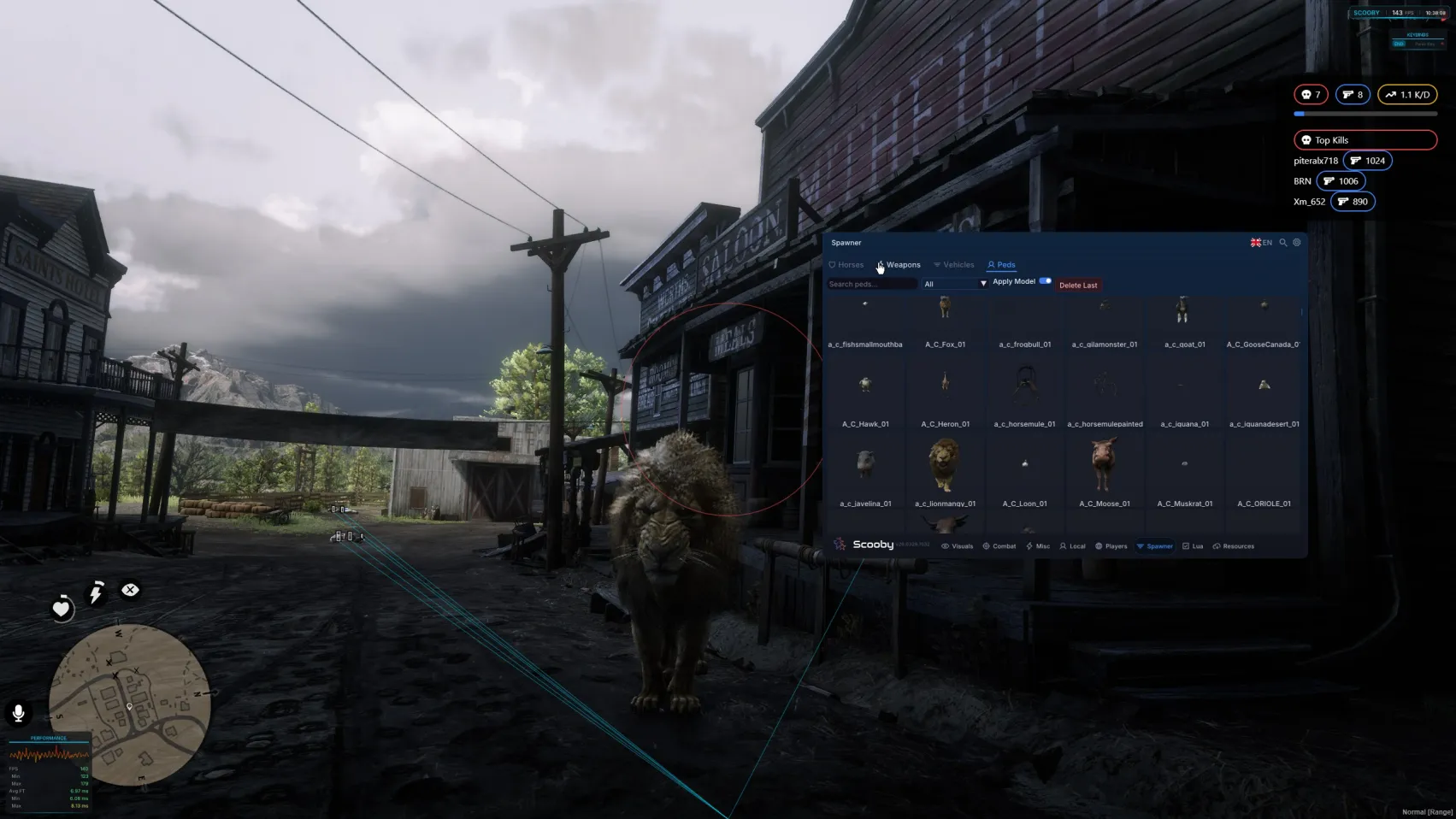Viewport: 1456px width, 819px height.
Task: Click the circular town minimap
Action: (x=129, y=704)
